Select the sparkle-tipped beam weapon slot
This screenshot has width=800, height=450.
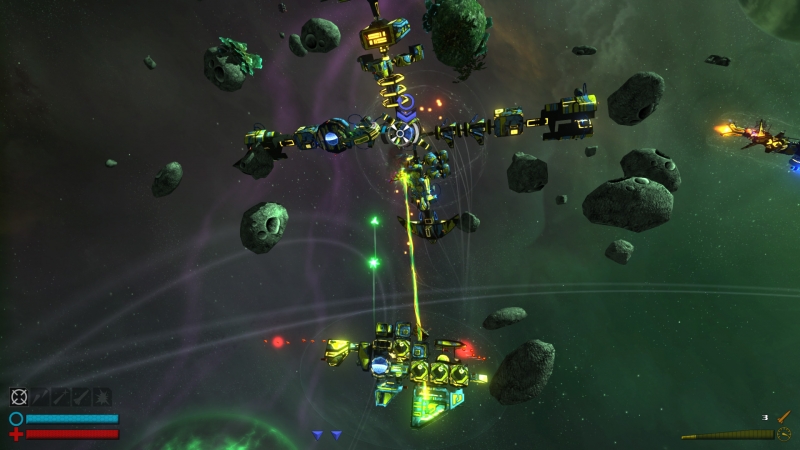click(61, 397)
